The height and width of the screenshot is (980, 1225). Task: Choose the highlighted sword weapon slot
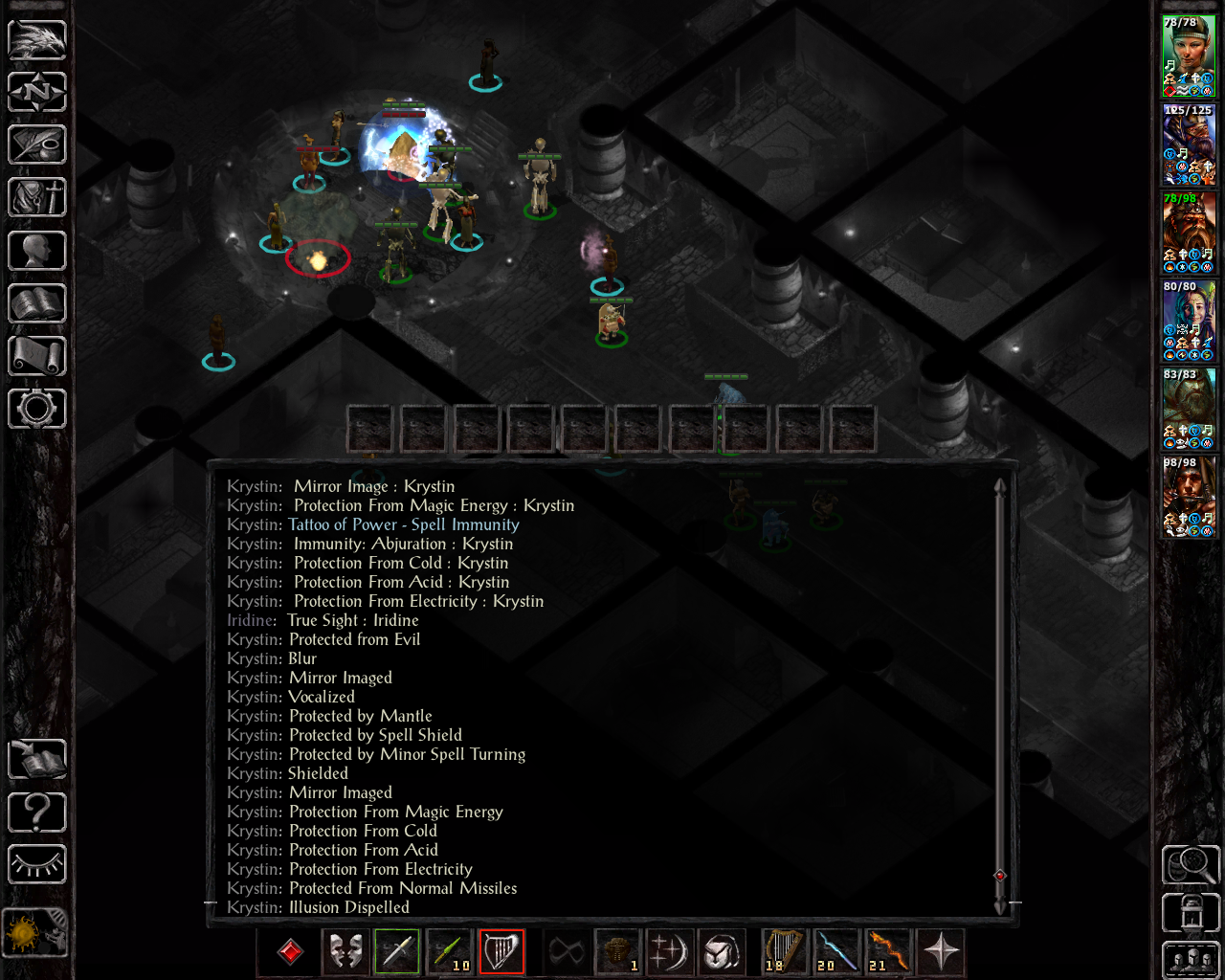point(397,951)
